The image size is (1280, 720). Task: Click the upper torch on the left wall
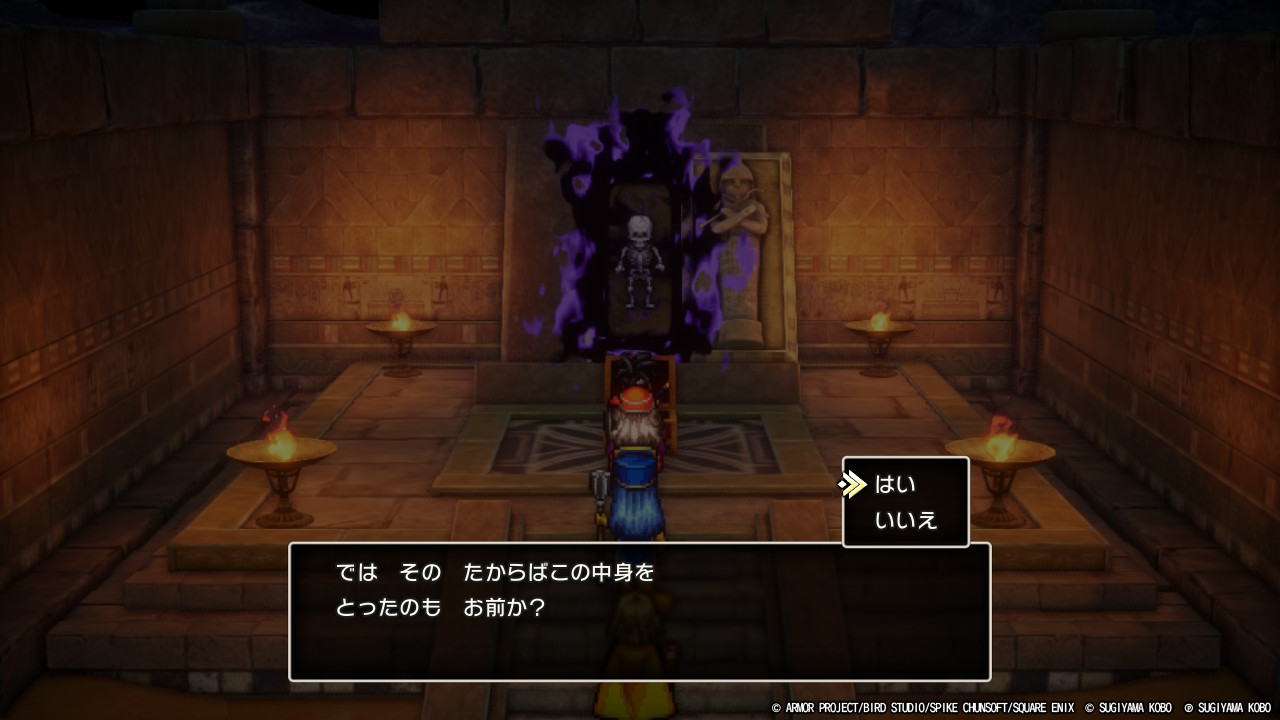[400, 330]
